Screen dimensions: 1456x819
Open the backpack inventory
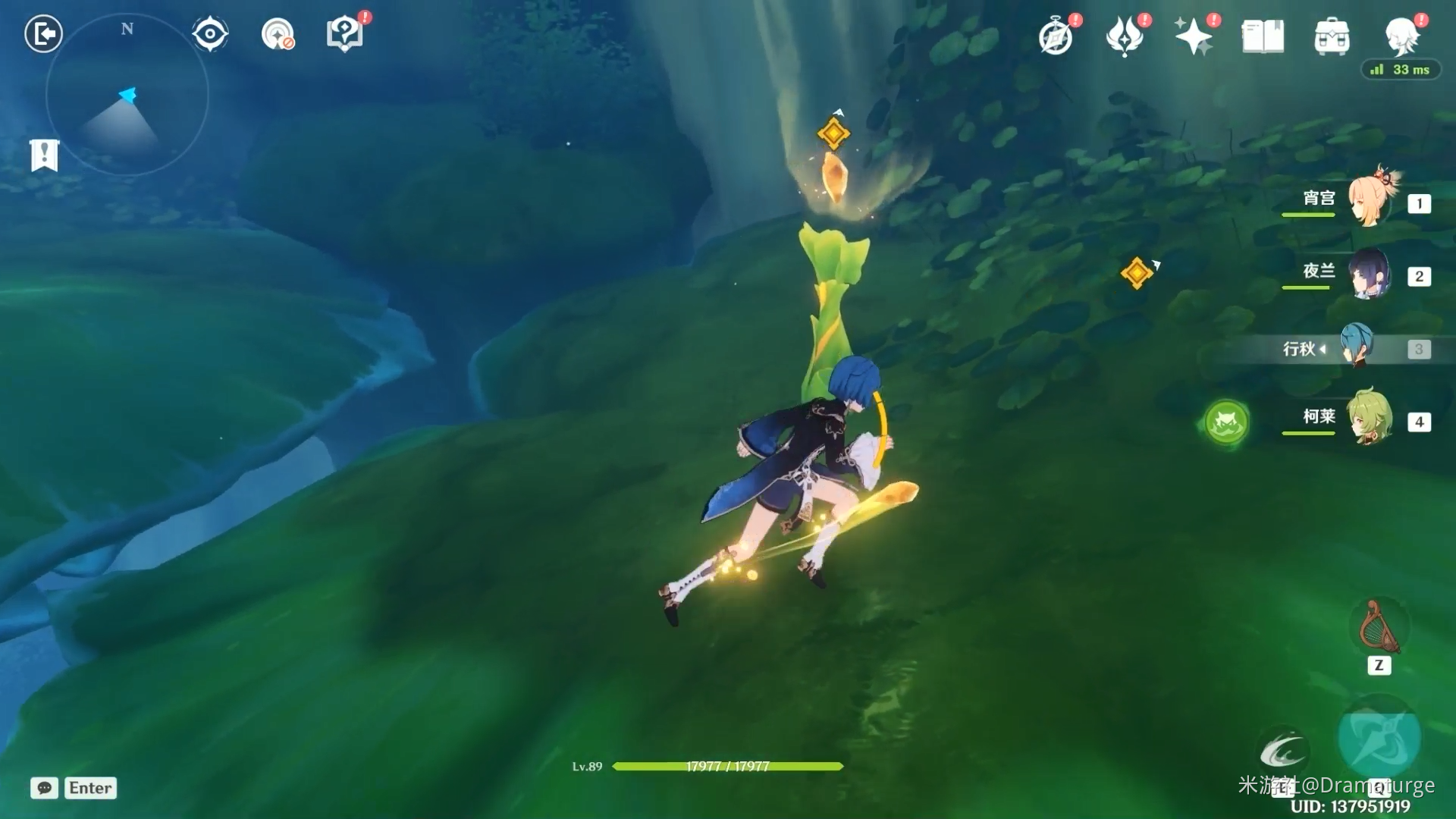(x=1332, y=36)
